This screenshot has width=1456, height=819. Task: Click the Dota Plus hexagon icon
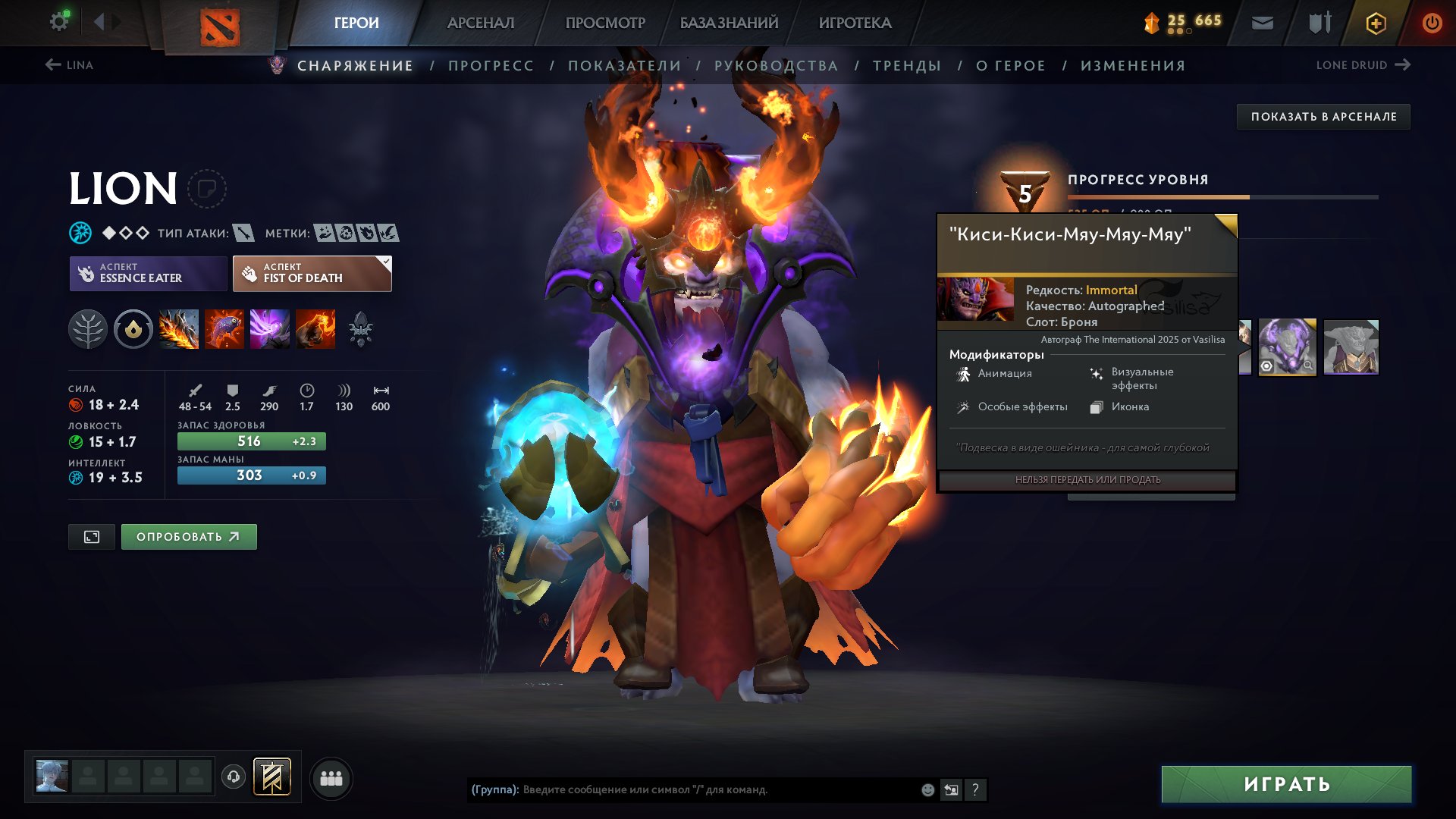click(1374, 23)
